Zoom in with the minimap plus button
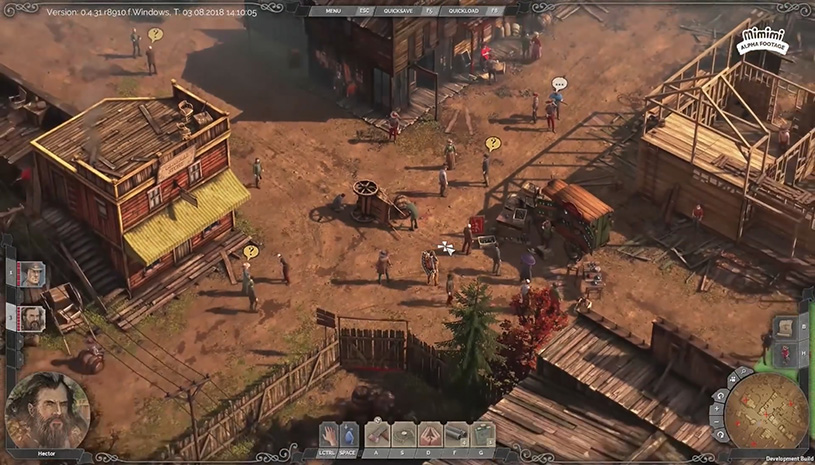This screenshot has height=465, width=815. pos(718,408)
